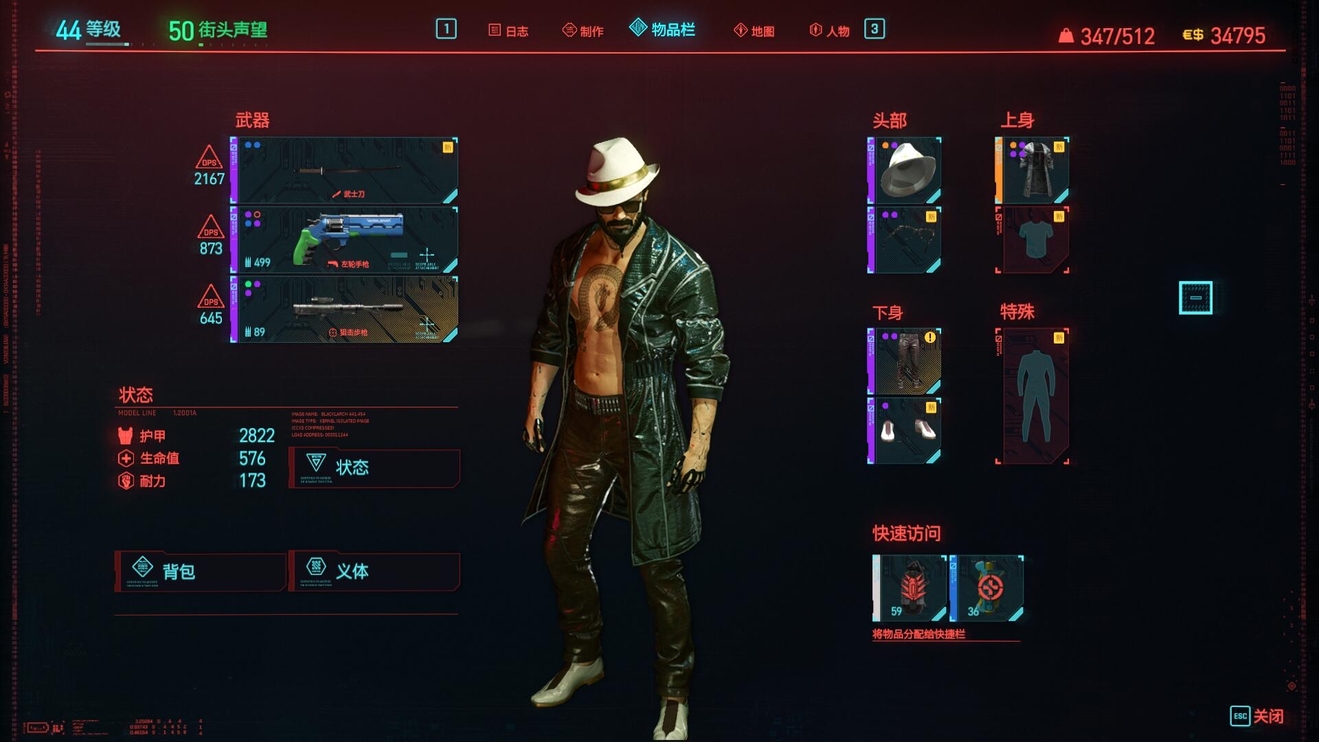The height and width of the screenshot is (742, 1319).
Task: Select the red grenade quick access slot
Action: [910, 588]
